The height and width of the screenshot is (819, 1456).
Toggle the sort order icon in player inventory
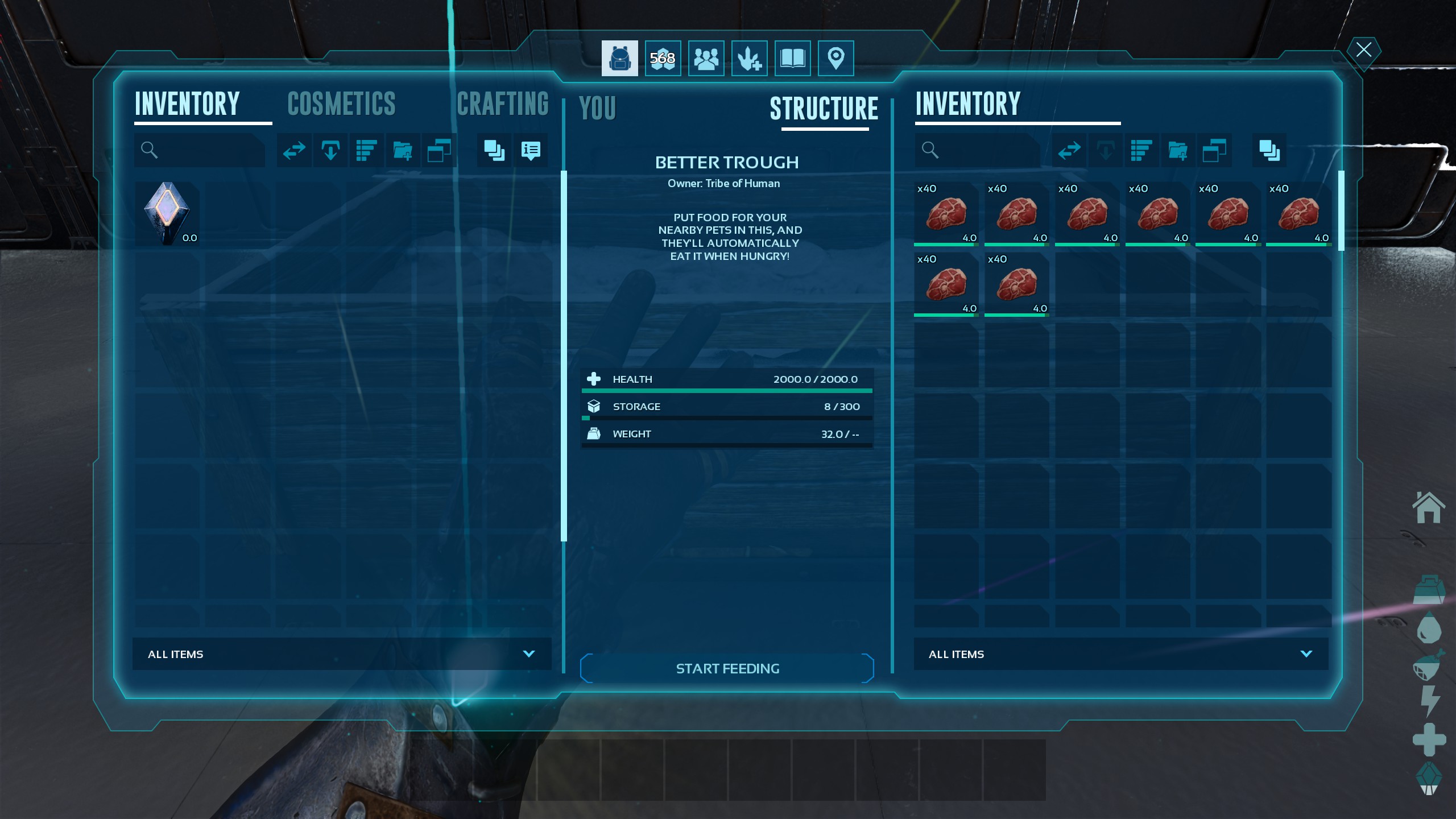[x=367, y=150]
